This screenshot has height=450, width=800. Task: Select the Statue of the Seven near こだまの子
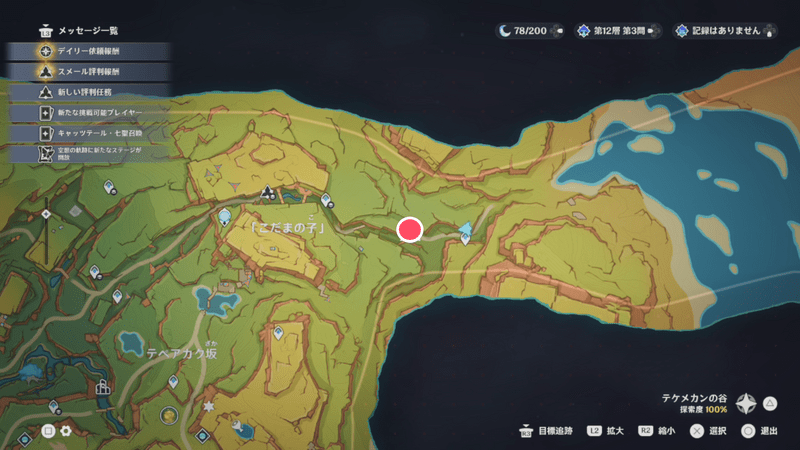[x=226, y=216]
